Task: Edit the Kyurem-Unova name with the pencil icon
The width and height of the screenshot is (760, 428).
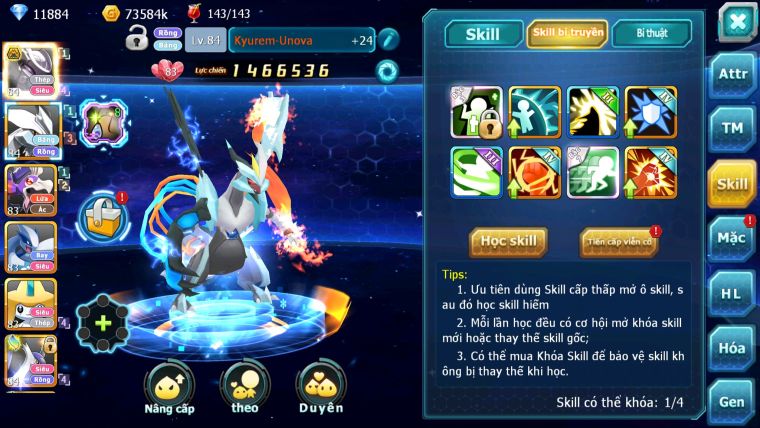Action: tap(389, 39)
